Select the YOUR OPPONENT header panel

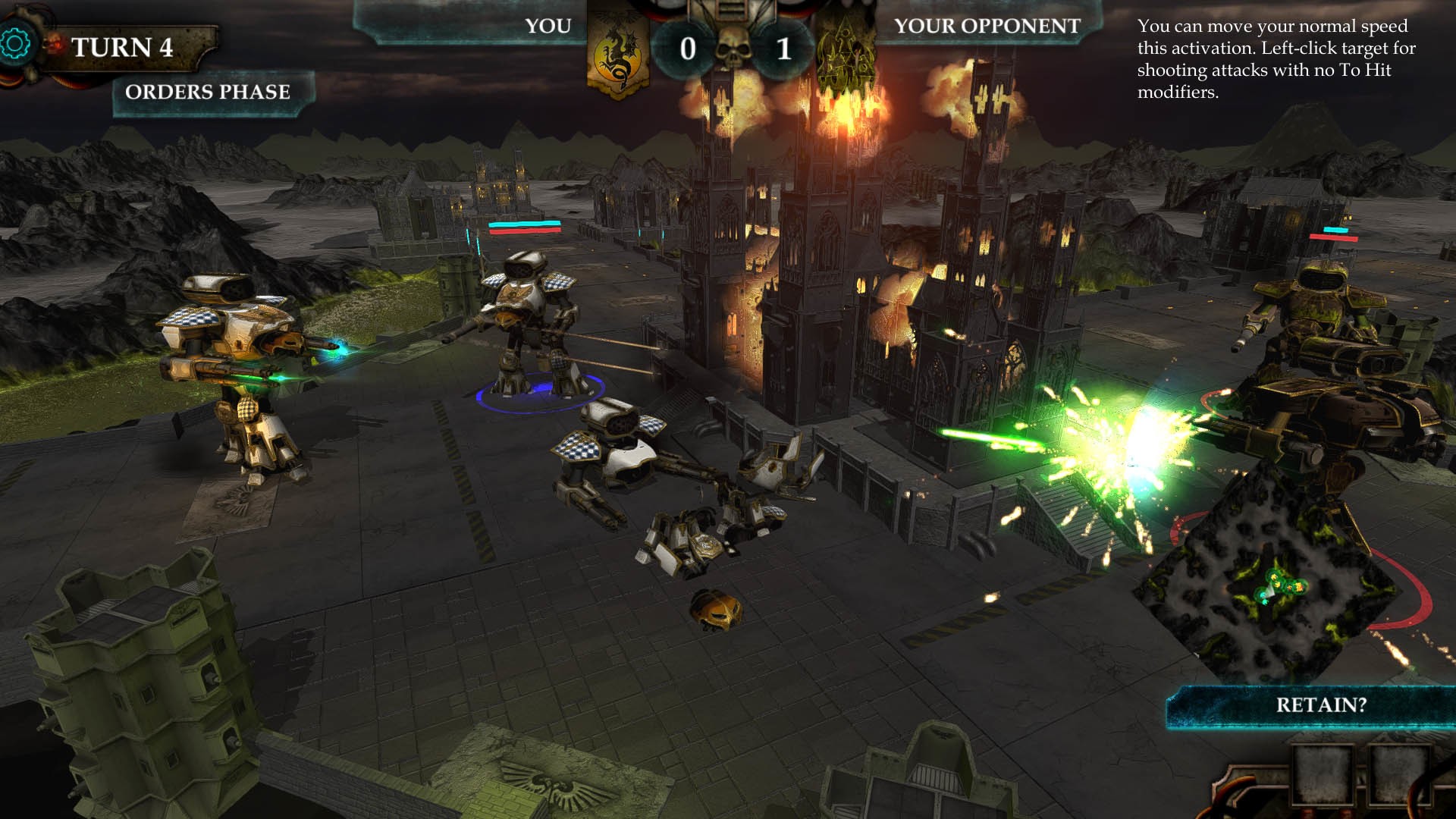[x=986, y=27]
